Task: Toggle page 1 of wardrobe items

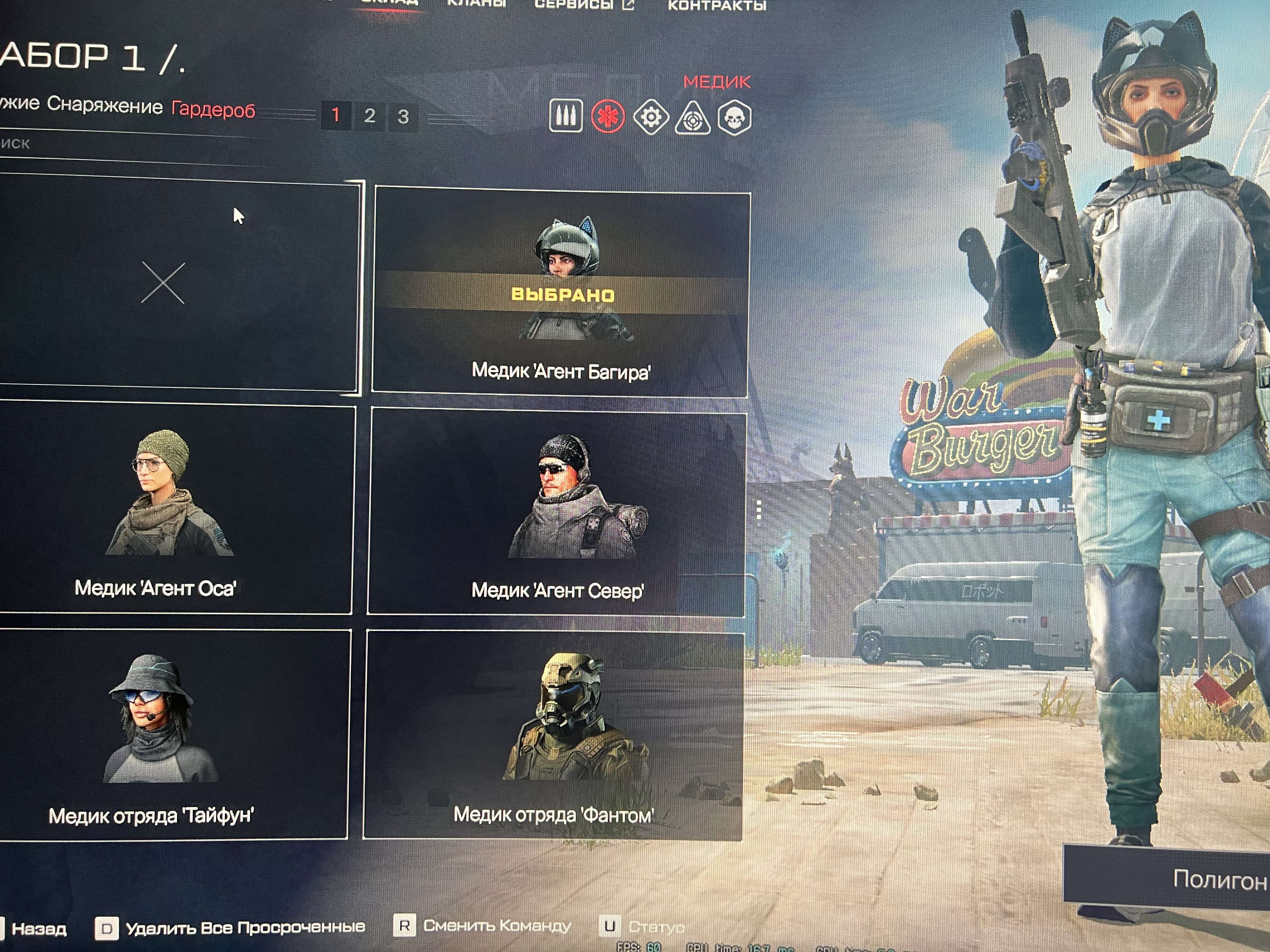Action: point(337,115)
